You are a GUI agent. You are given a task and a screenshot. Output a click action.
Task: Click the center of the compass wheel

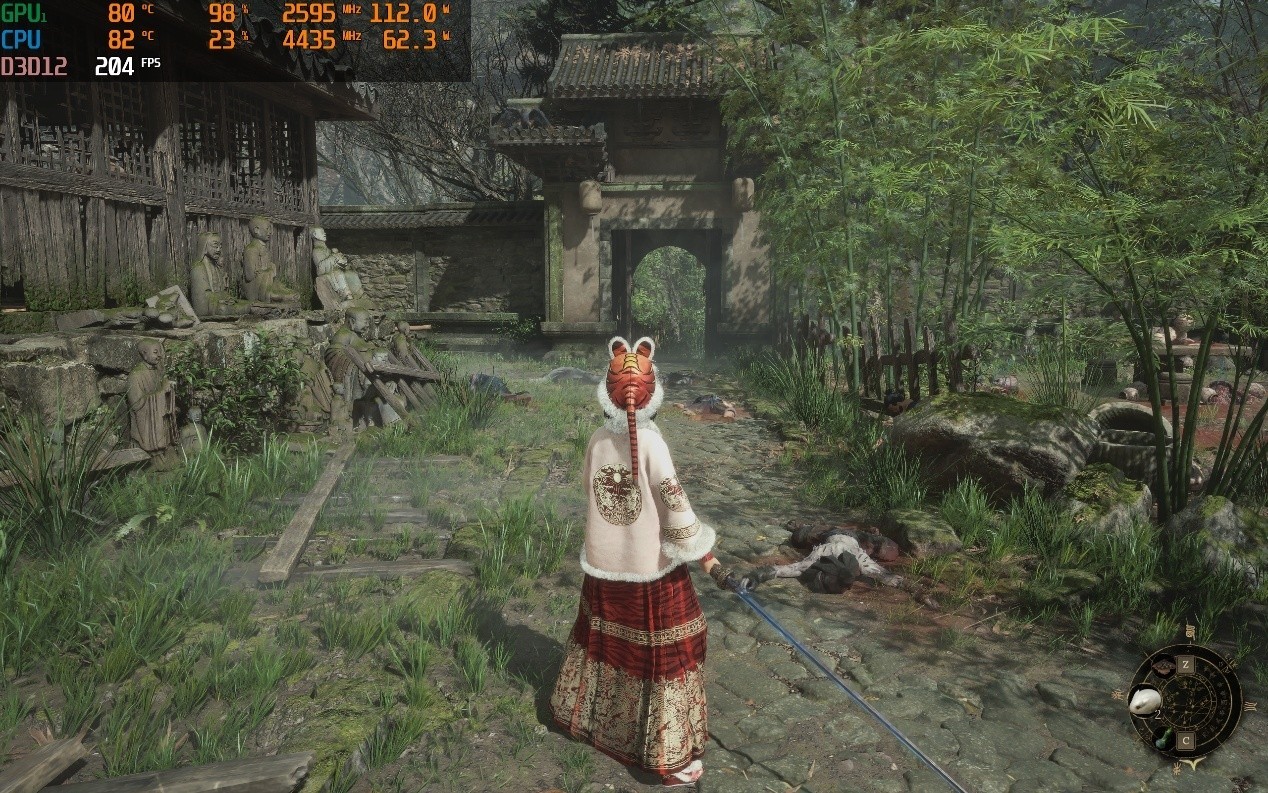click(1186, 703)
